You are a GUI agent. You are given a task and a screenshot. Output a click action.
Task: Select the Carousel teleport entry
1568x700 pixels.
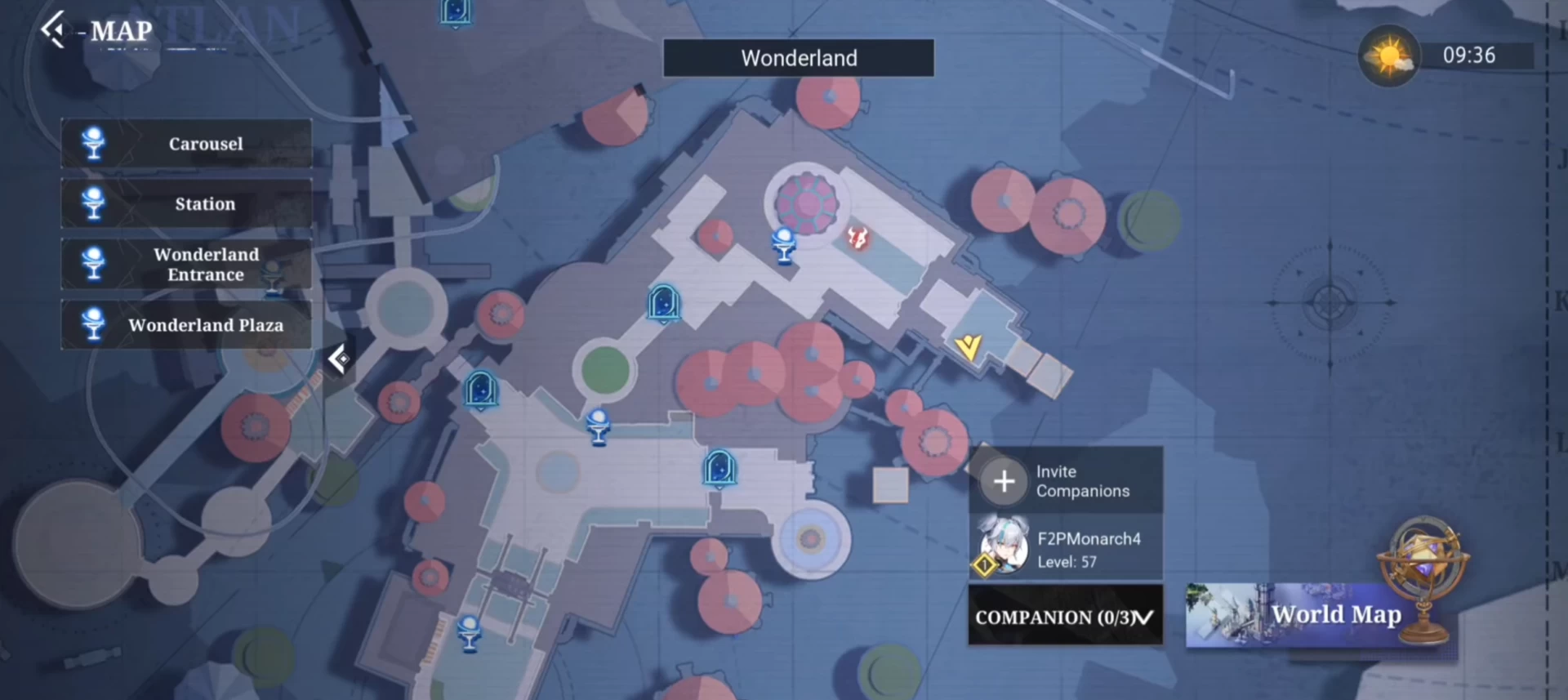[186, 144]
